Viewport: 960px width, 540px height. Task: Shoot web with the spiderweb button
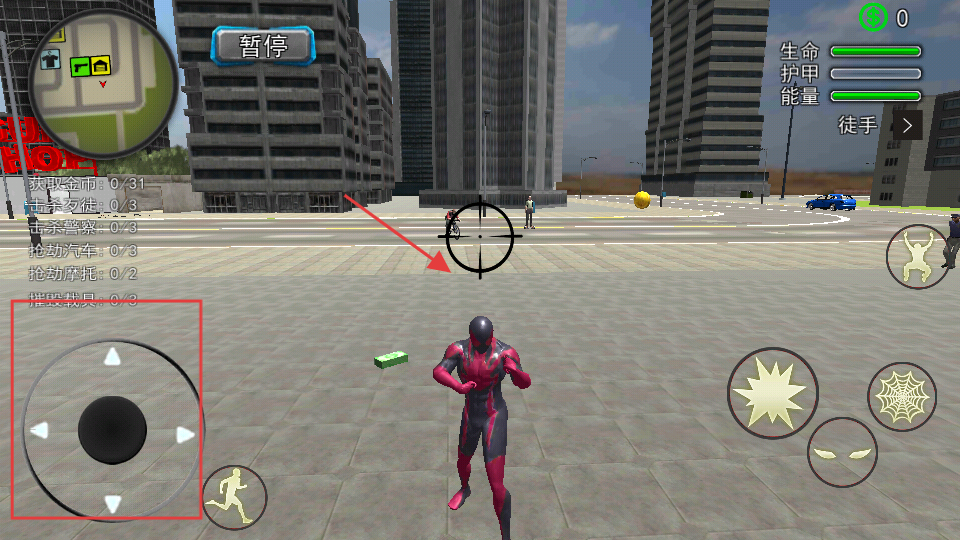(x=901, y=397)
